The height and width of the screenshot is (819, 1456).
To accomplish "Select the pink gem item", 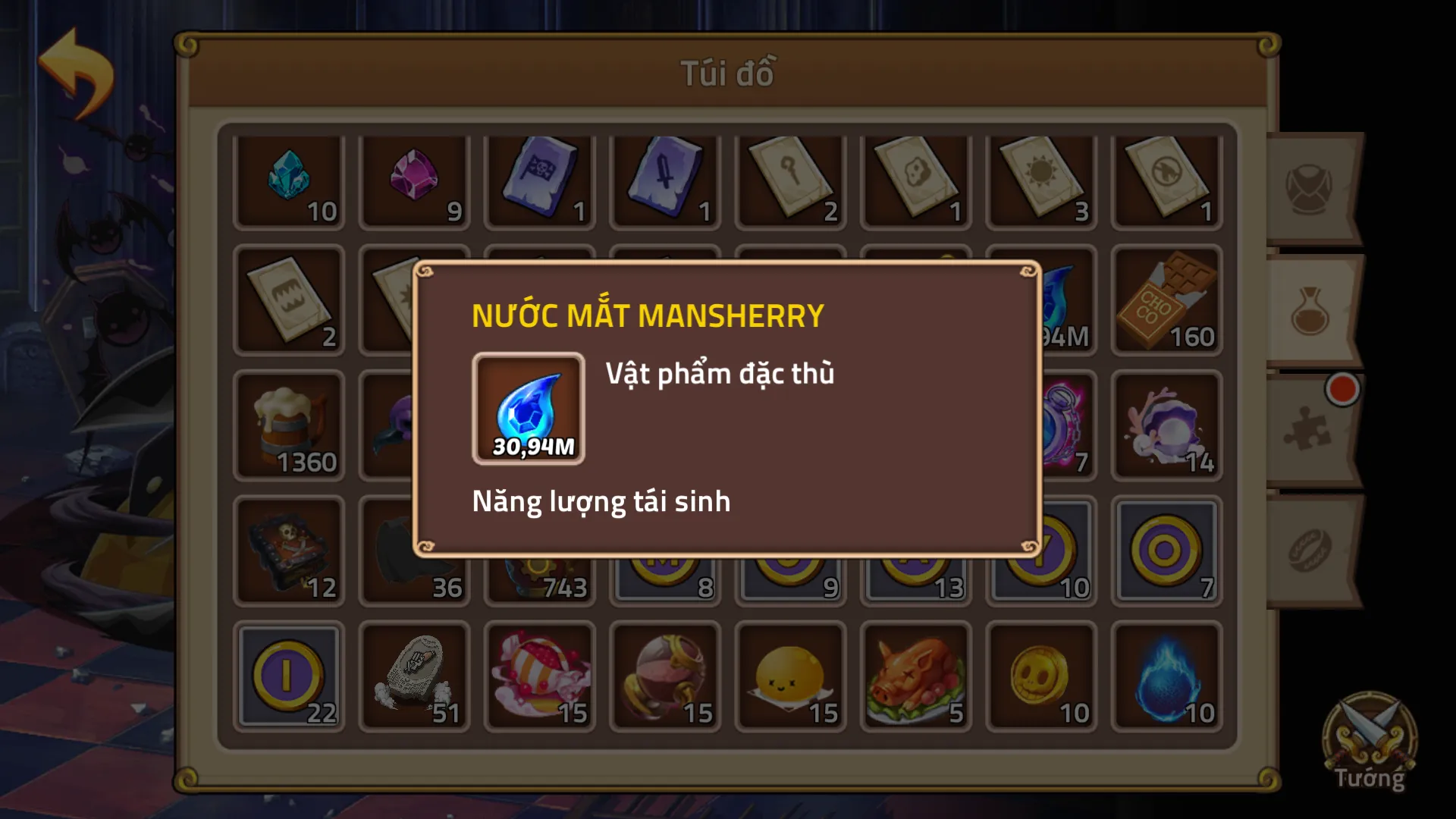I will [x=414, y=180].
